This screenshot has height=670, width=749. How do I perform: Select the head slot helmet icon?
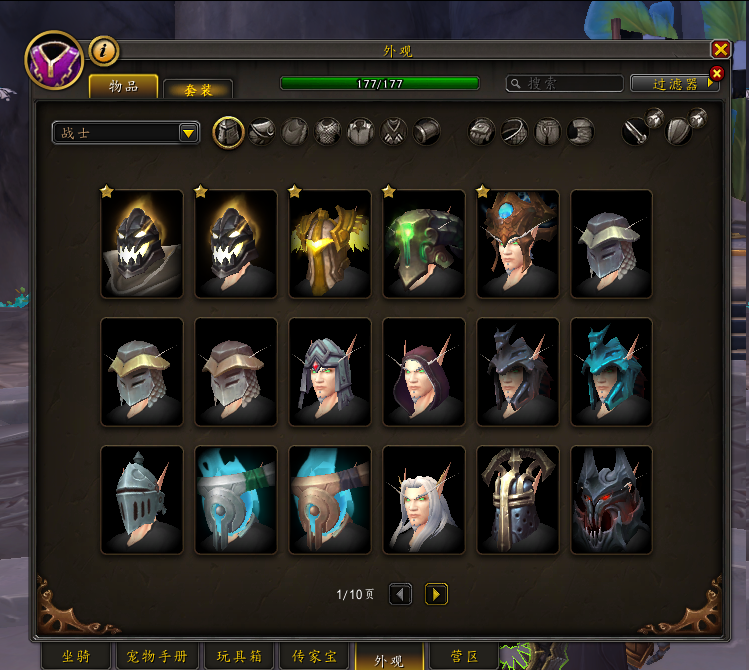point(229,132)
